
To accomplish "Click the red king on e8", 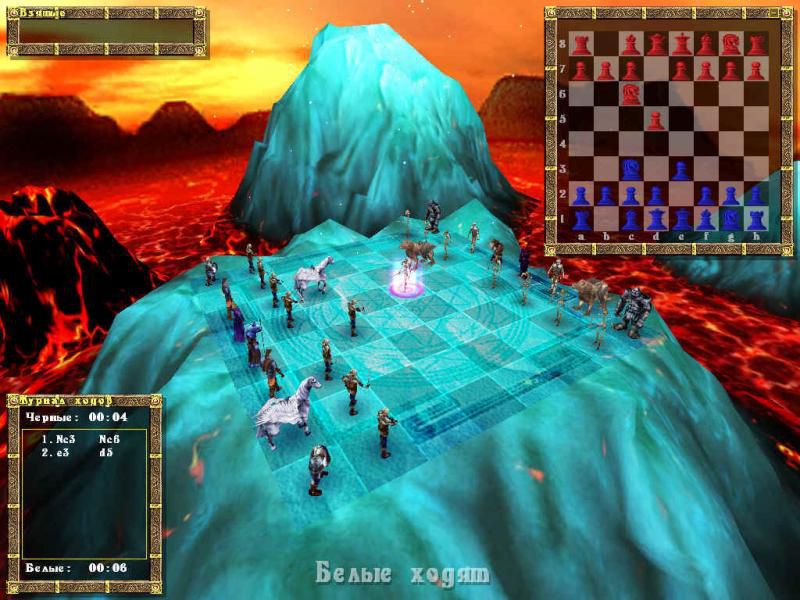I will [681, 45].
